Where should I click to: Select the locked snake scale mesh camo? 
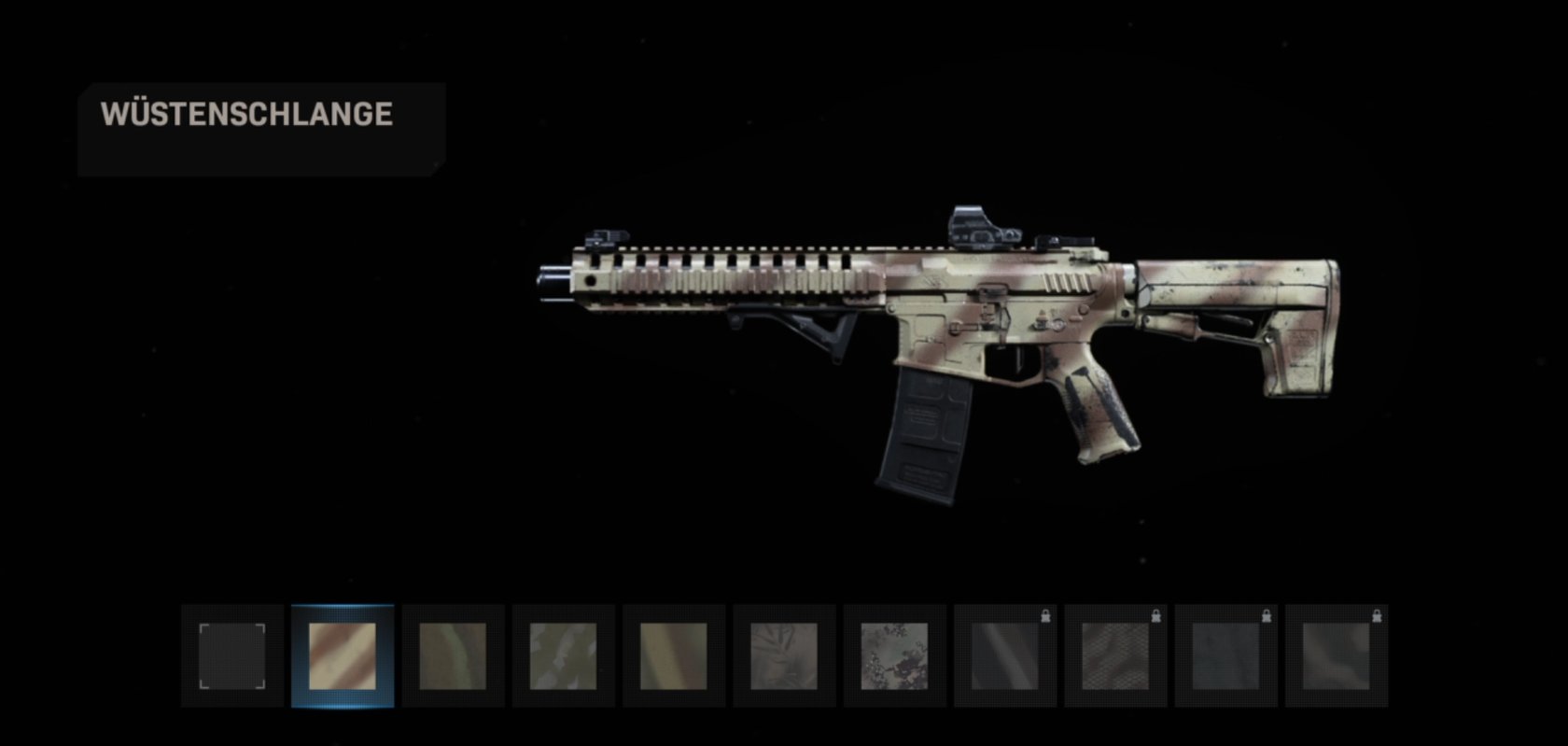pyautogui.click(x=1114, y=655)
